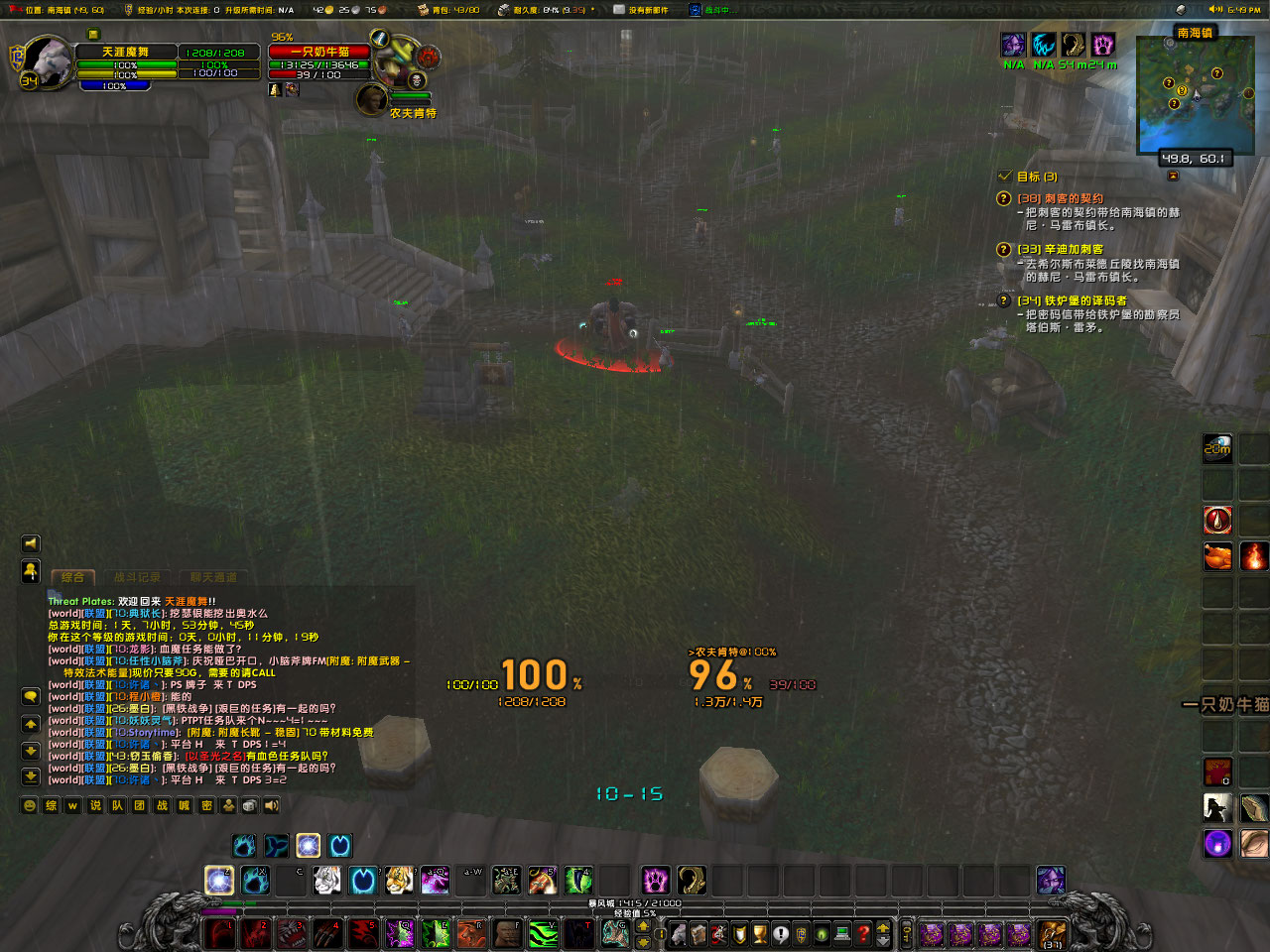
Task: Toggle the bag bar with the arrow toggle
Action: click(882, 934)
